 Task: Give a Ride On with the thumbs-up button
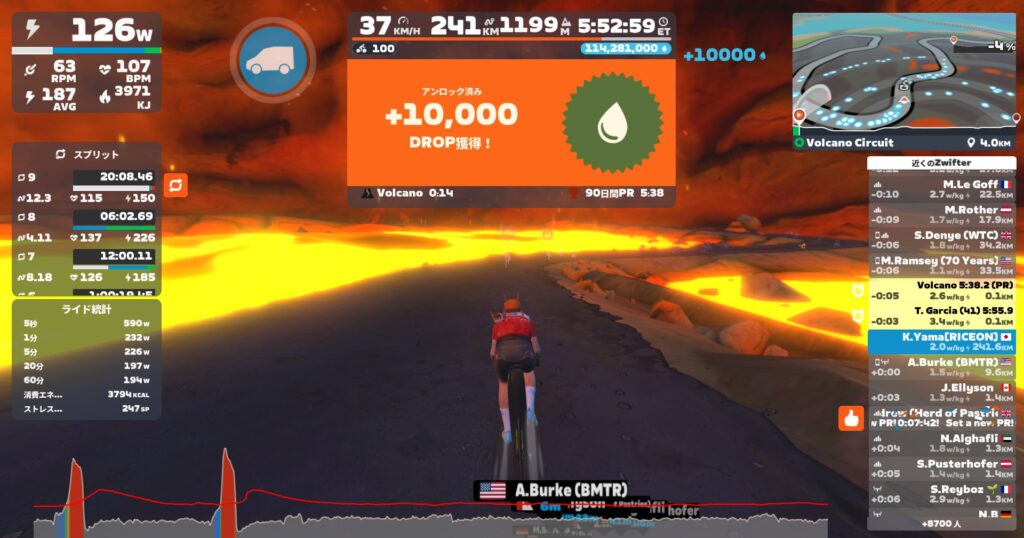click(x=851, y=419)
